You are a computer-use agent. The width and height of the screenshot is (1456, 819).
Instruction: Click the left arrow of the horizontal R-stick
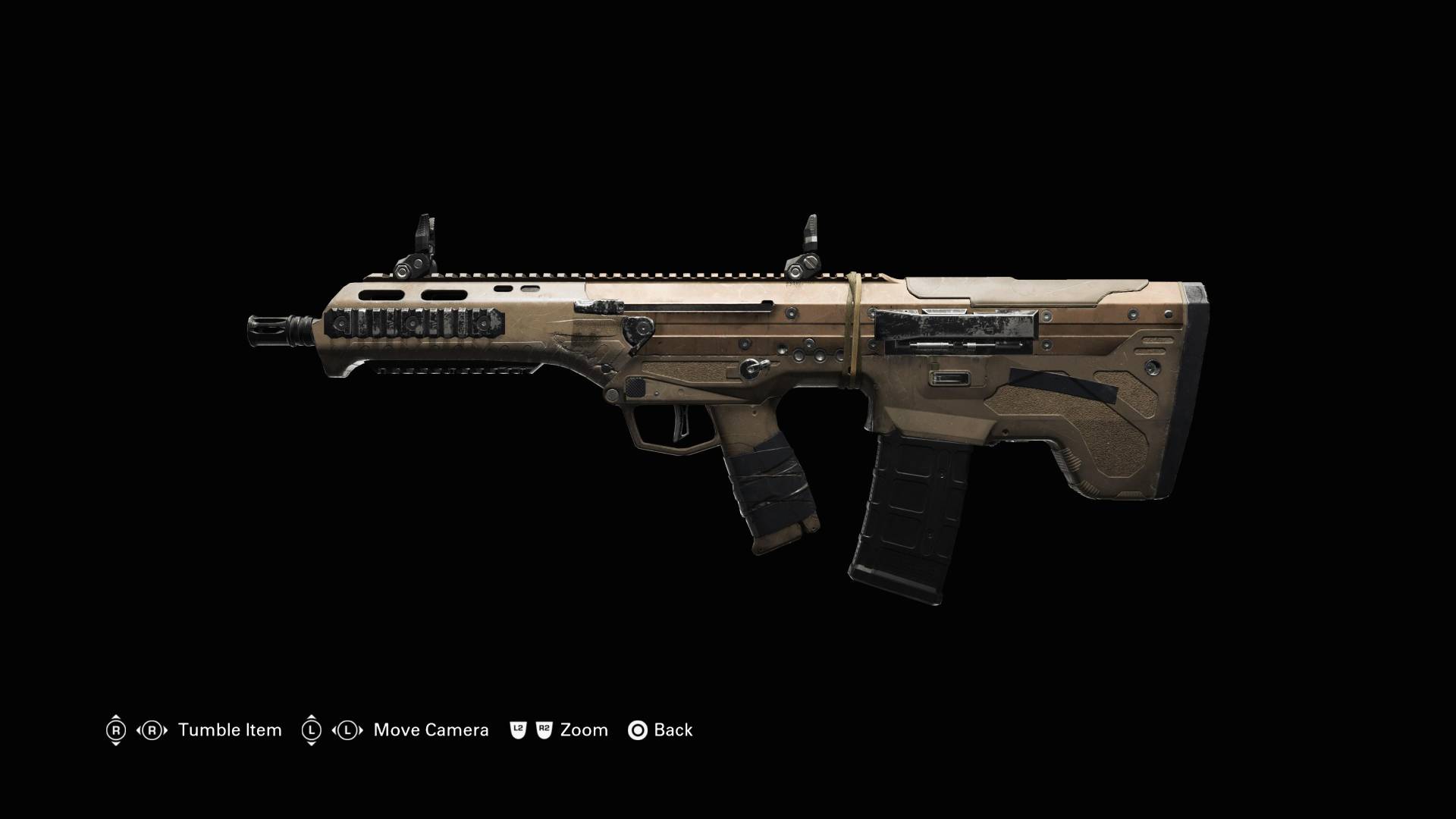tap(137, 730)
